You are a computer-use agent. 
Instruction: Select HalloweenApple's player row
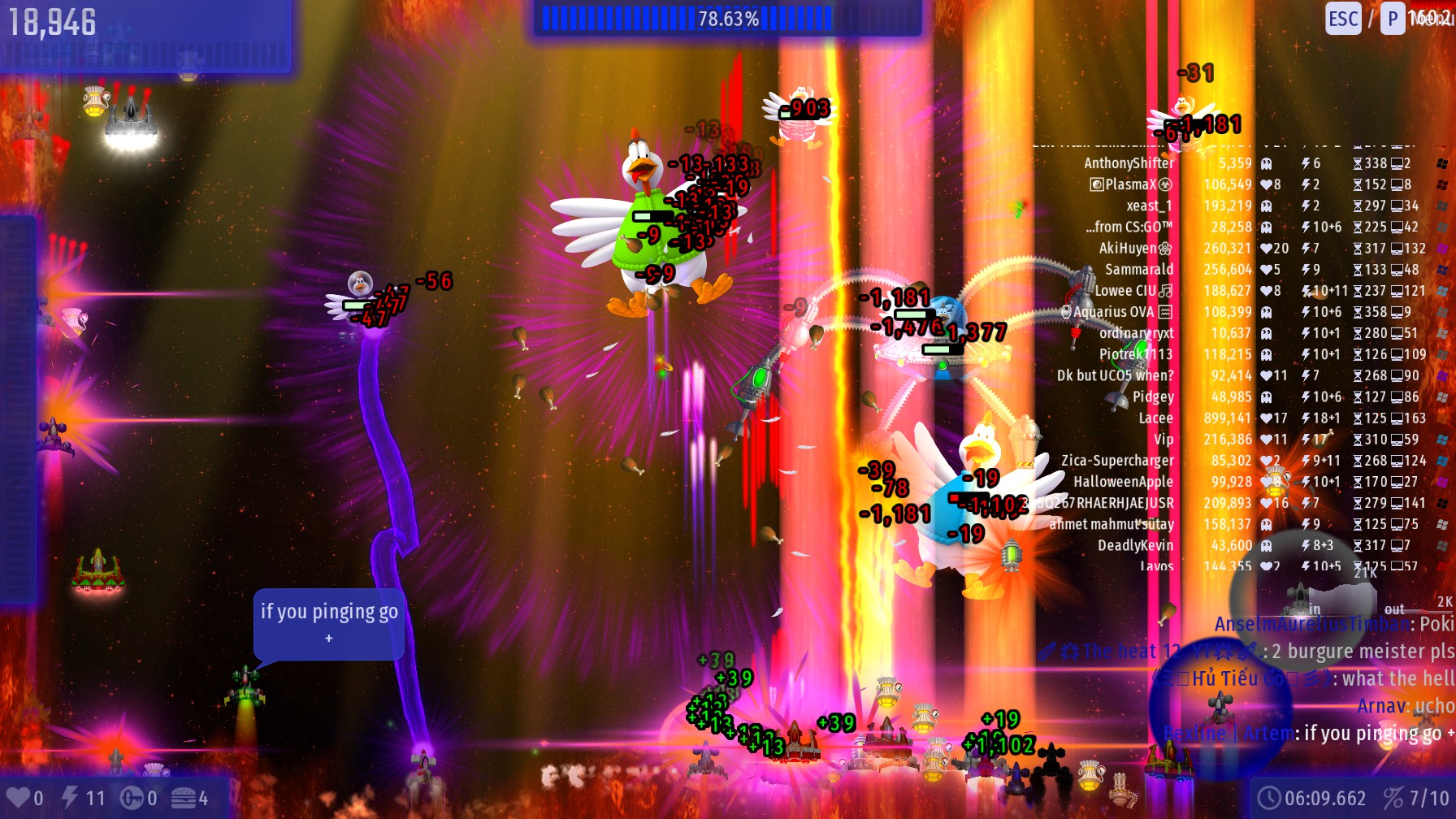pyautogui.click(x=1123, y=482)
